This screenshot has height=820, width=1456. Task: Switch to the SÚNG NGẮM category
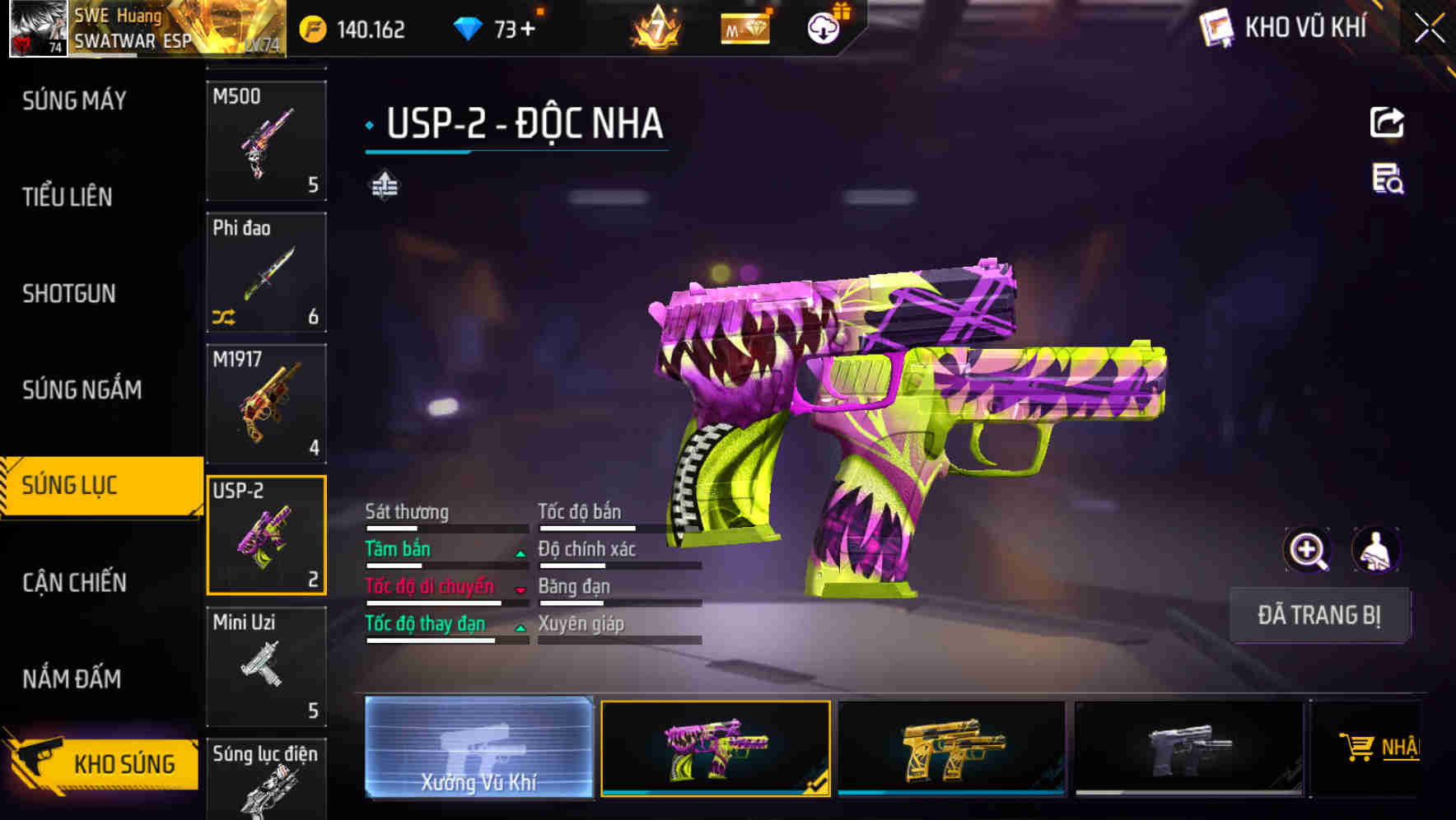point(80,390)
